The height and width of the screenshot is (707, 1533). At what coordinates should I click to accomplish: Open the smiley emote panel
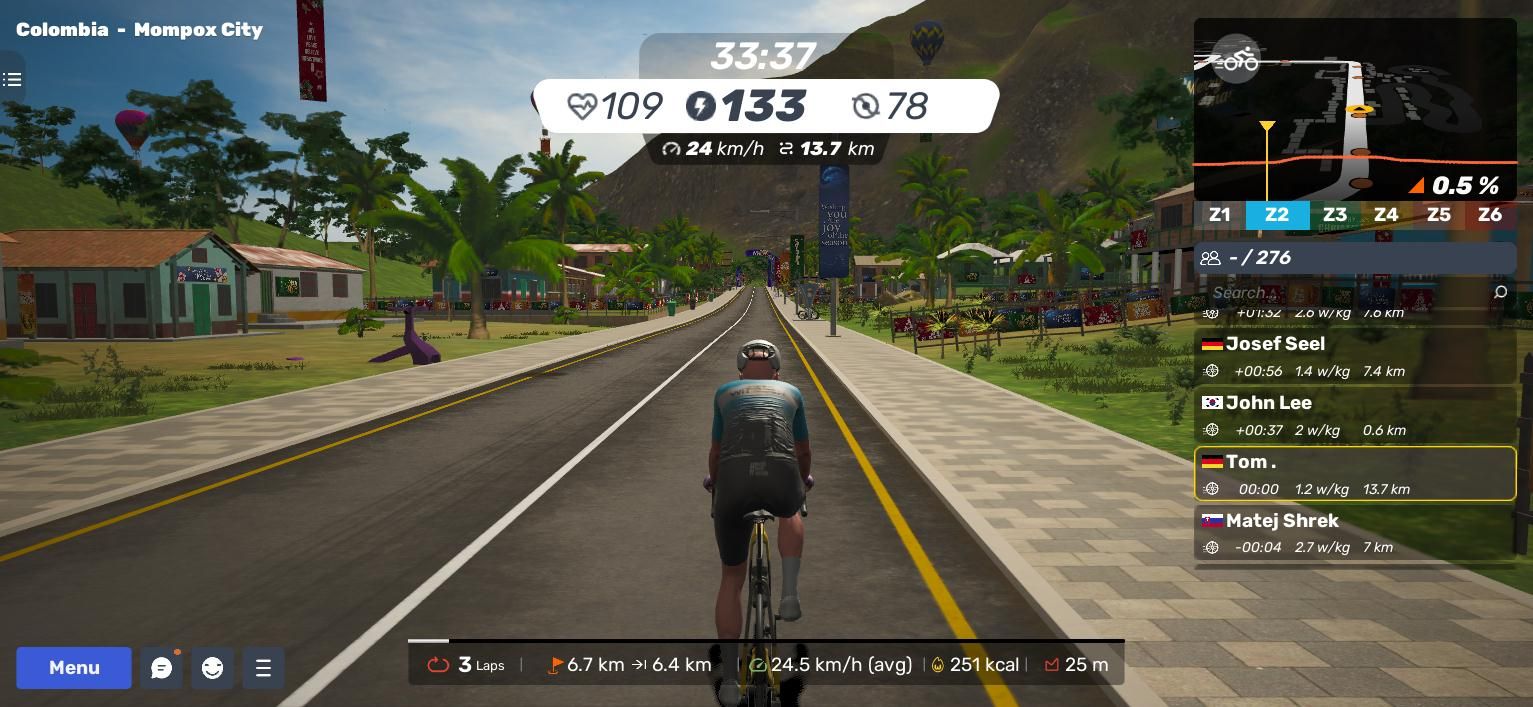click(x=212, y=668)
